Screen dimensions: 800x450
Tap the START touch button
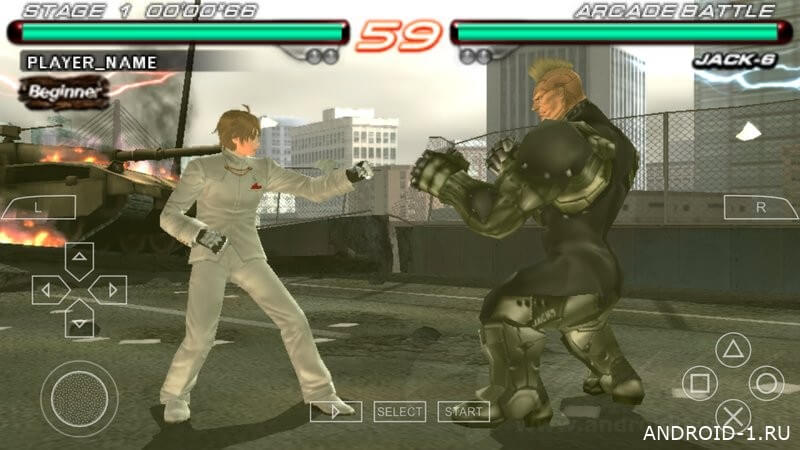click(464, 411)
